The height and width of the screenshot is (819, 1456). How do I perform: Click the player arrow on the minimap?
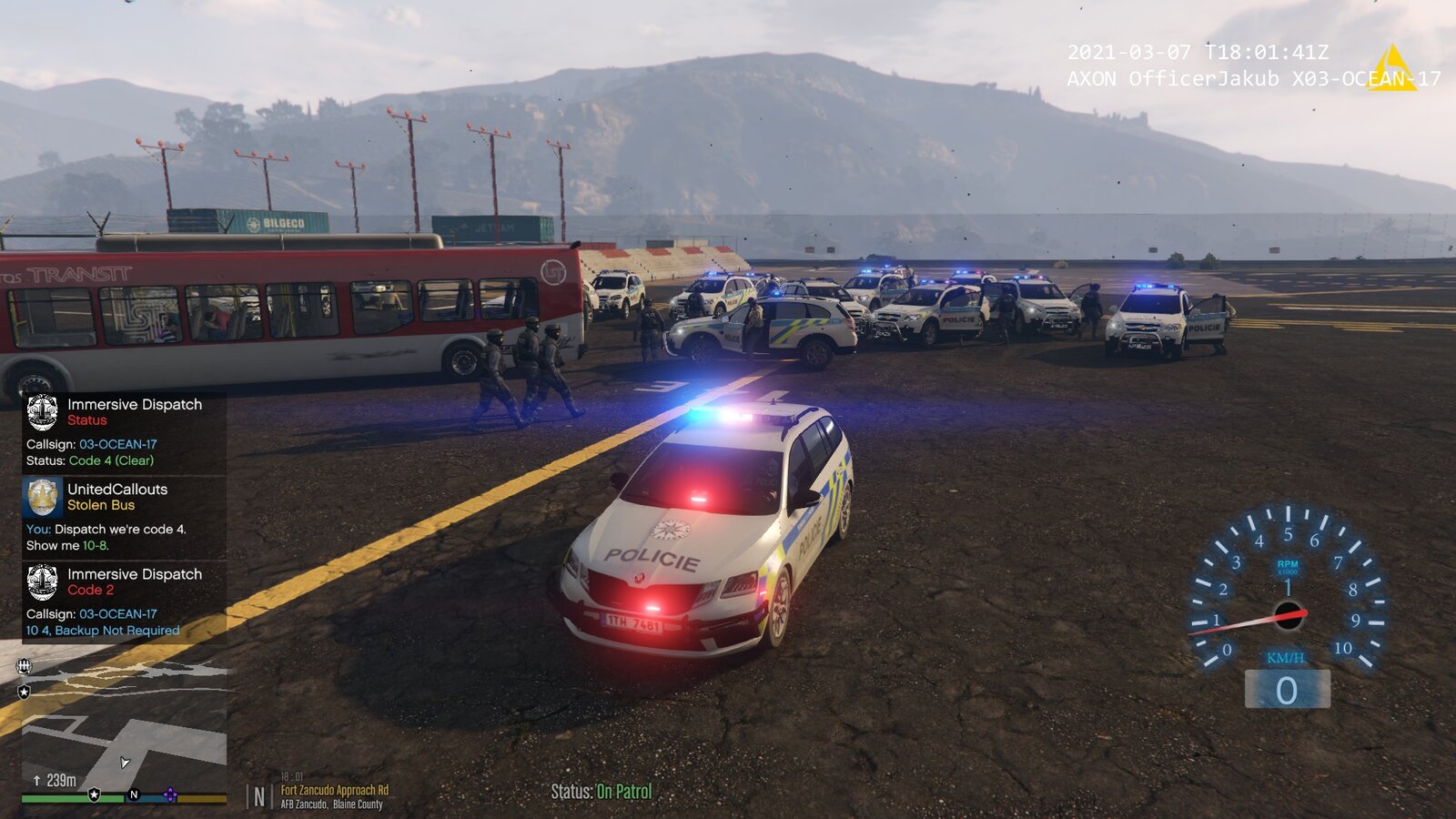click(x=125, y=763)
